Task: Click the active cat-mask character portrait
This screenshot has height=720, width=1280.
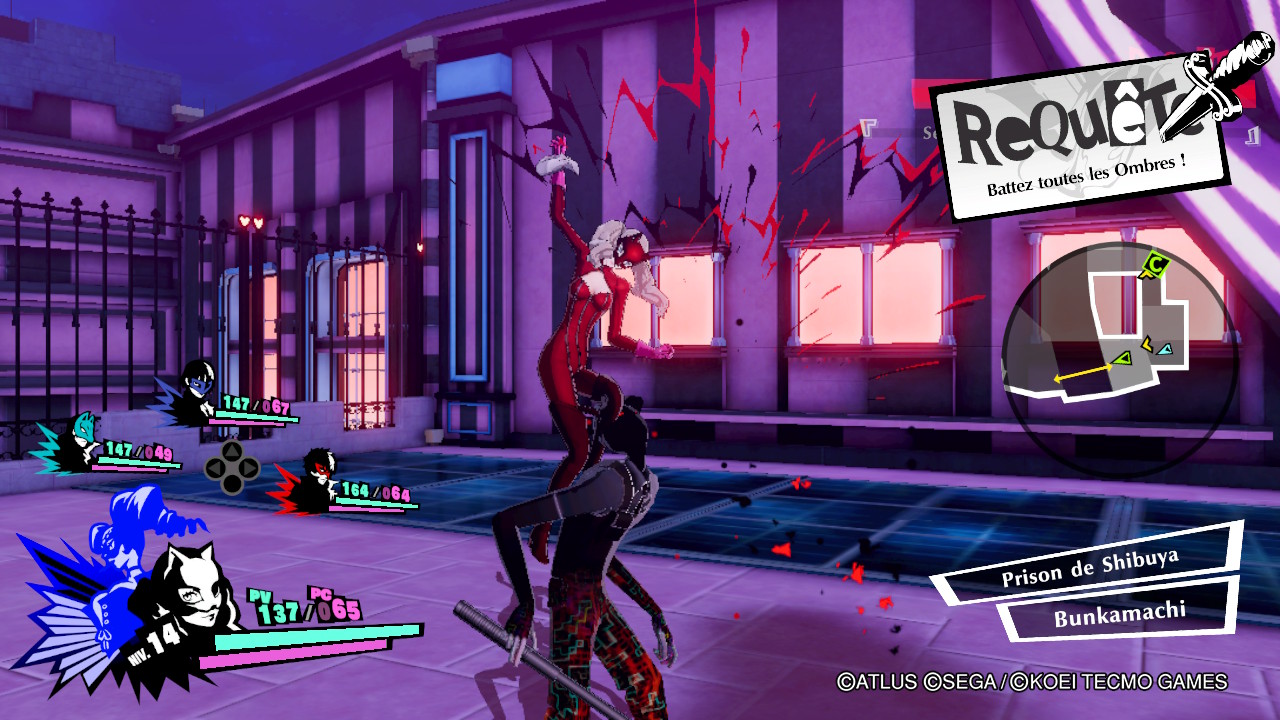Action: click(x=185, y=598)
